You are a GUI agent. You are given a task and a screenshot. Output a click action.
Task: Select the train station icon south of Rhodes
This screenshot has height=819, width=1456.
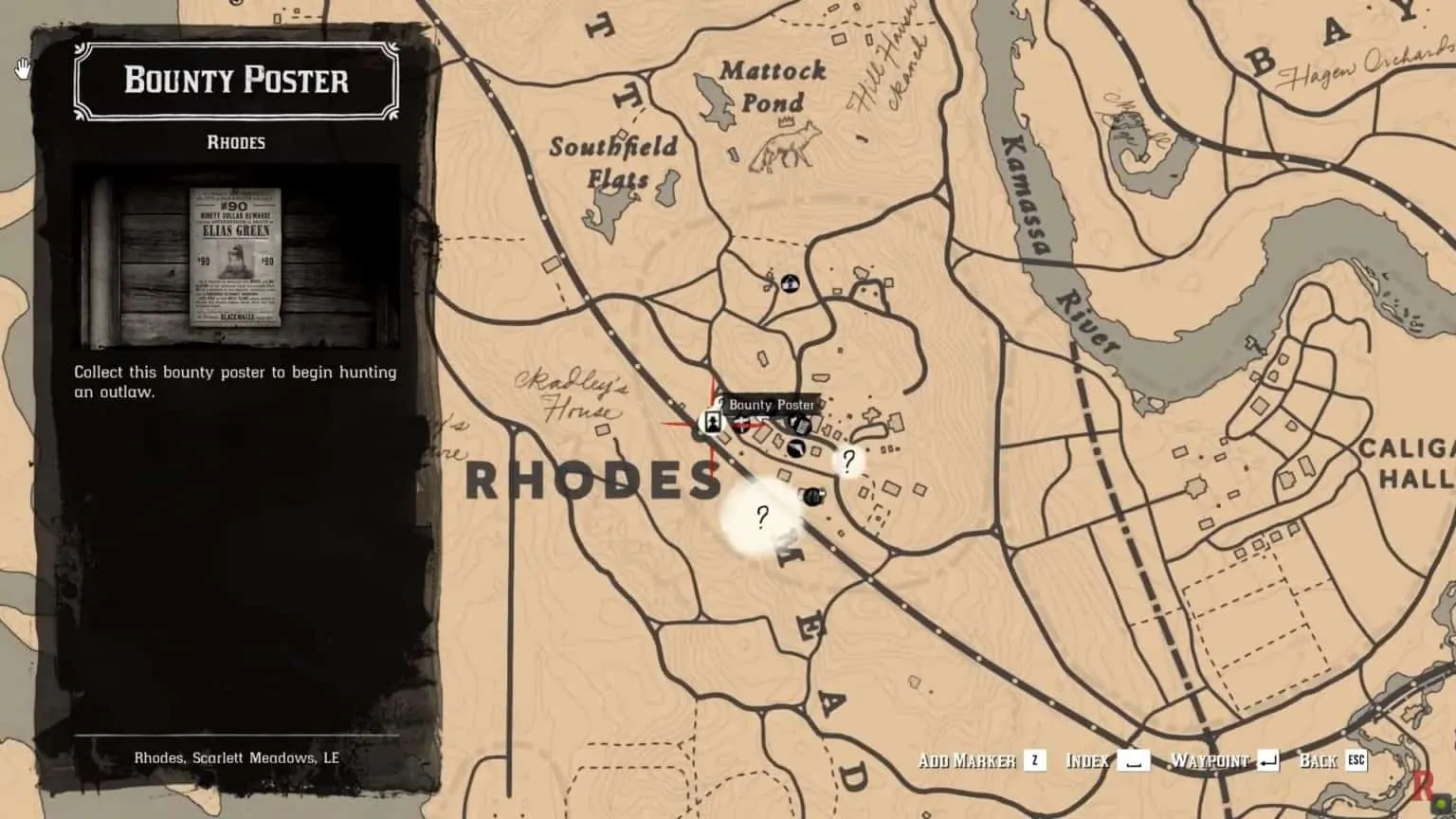(x=813, y=495)
